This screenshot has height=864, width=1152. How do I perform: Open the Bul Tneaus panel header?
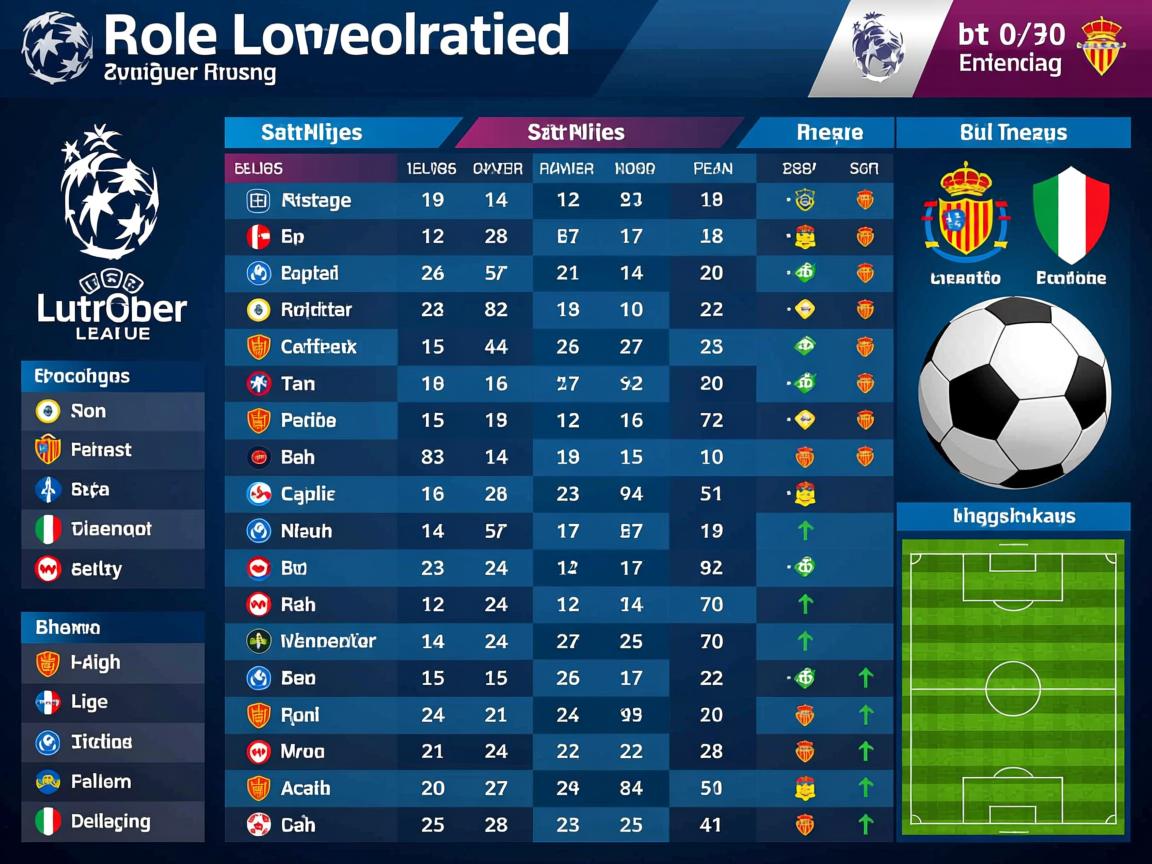click(1012, 132)
